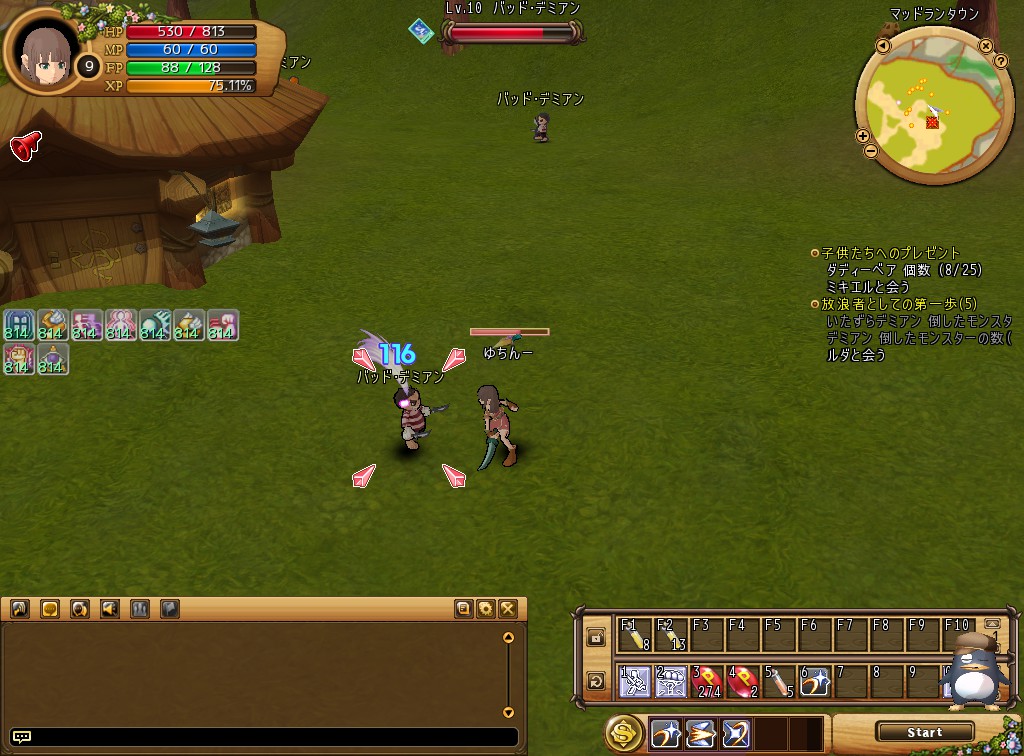Use the red potion stack of 274
Image resolution: width=1024 pixels, height=756 pixels.
[x=706, y=682]
